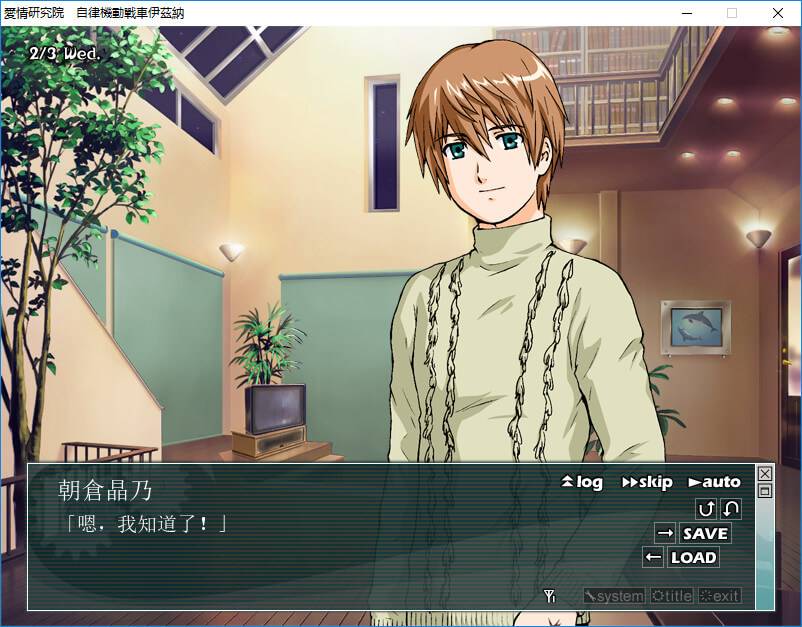Turn on auto text advance
Screen dimensions: 802x627
pyautogui.click(x=714, y=482)
